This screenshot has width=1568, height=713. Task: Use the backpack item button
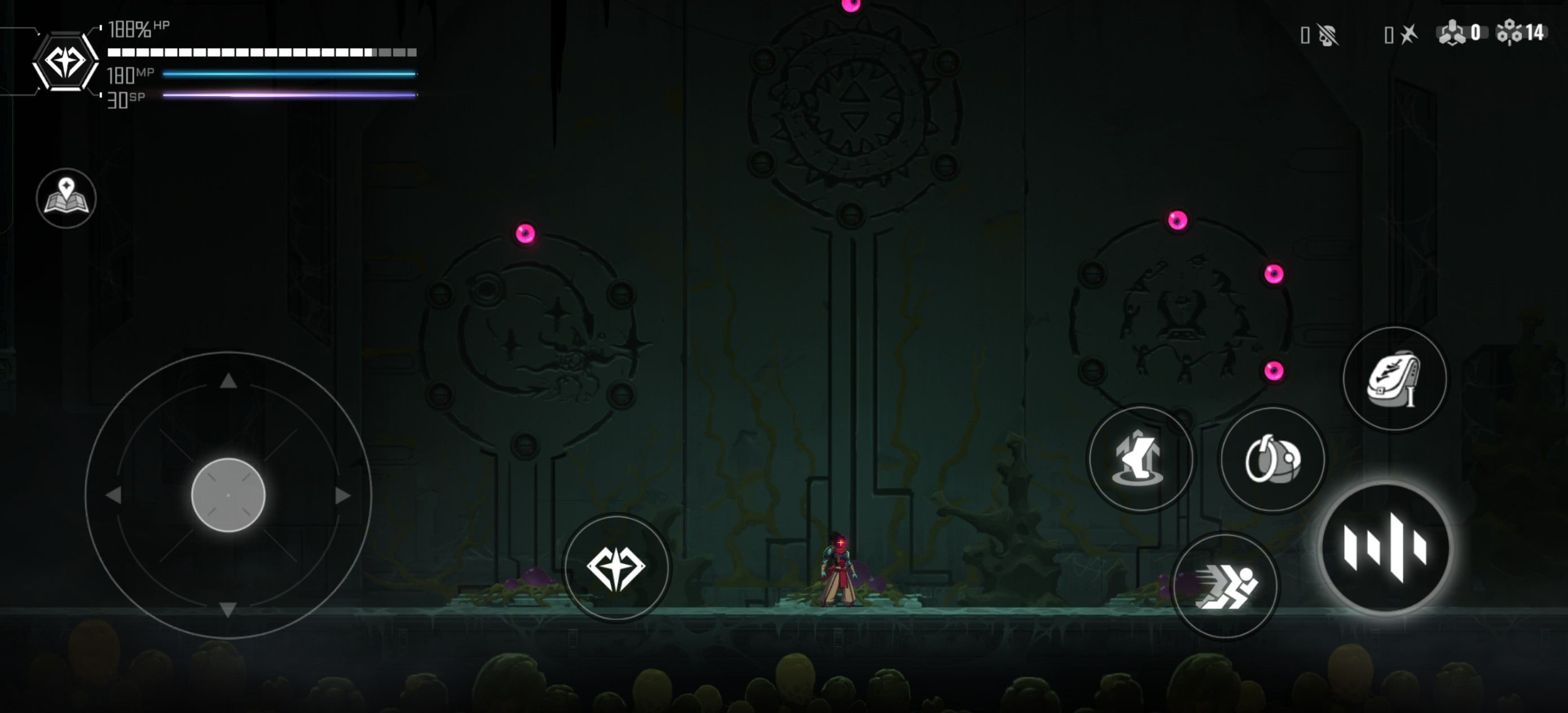click(x=1394, y=378)
